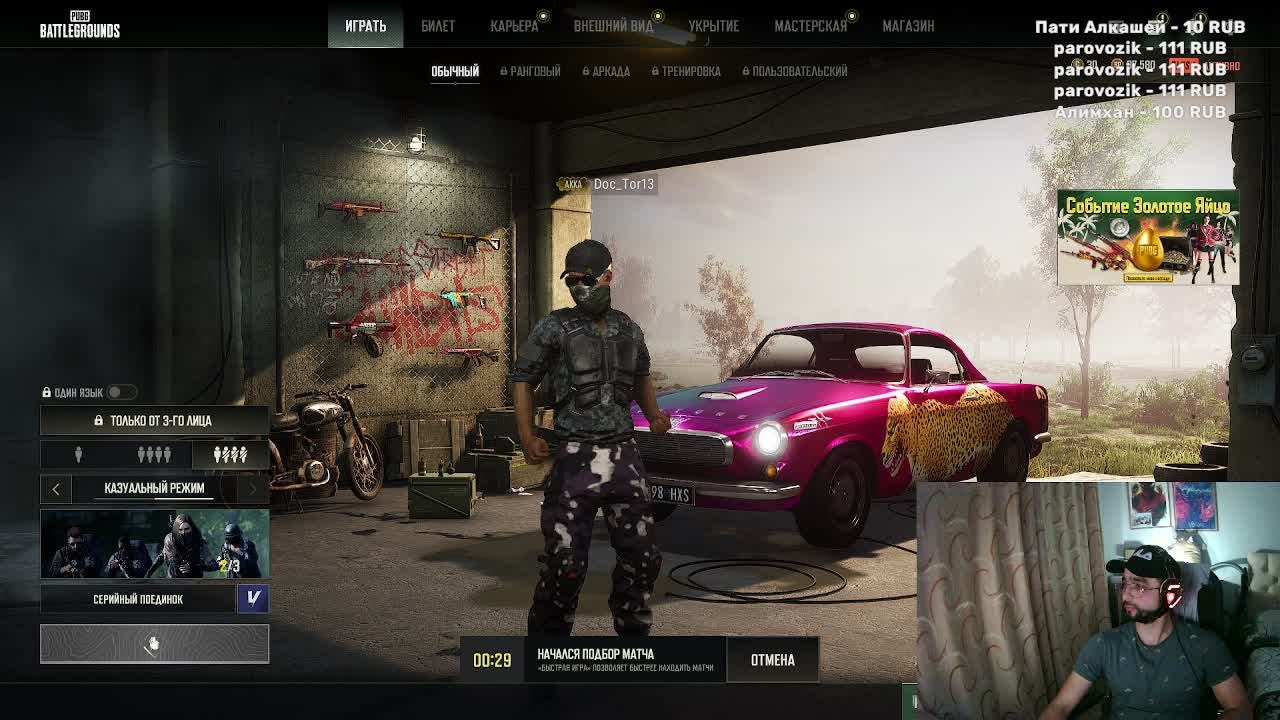The width and height of the screenshot is (1280, 720).
Task: Open the КАРЬЕРА career tab
Action: tap(514, 26)
